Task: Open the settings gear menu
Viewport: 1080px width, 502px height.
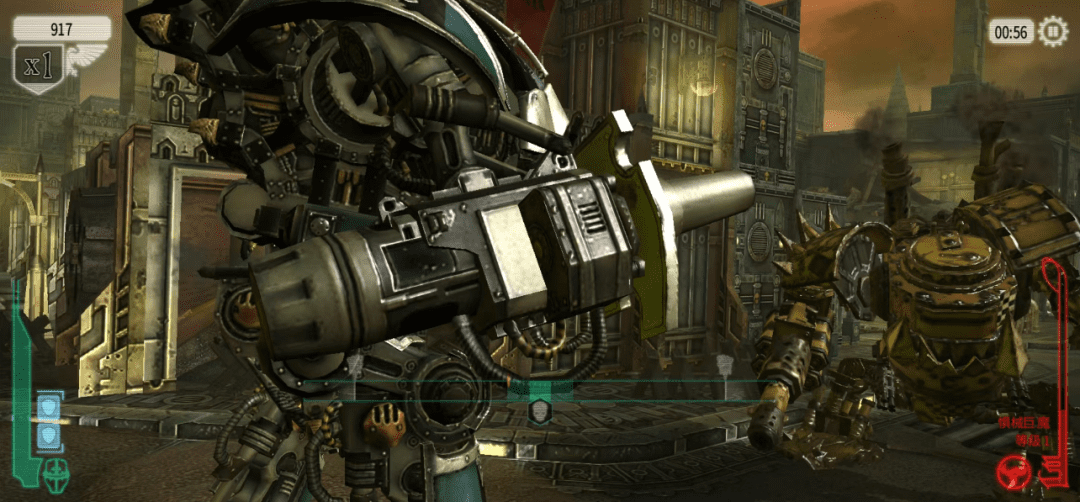Action: pyautogui.click(x=1053, y=32)
